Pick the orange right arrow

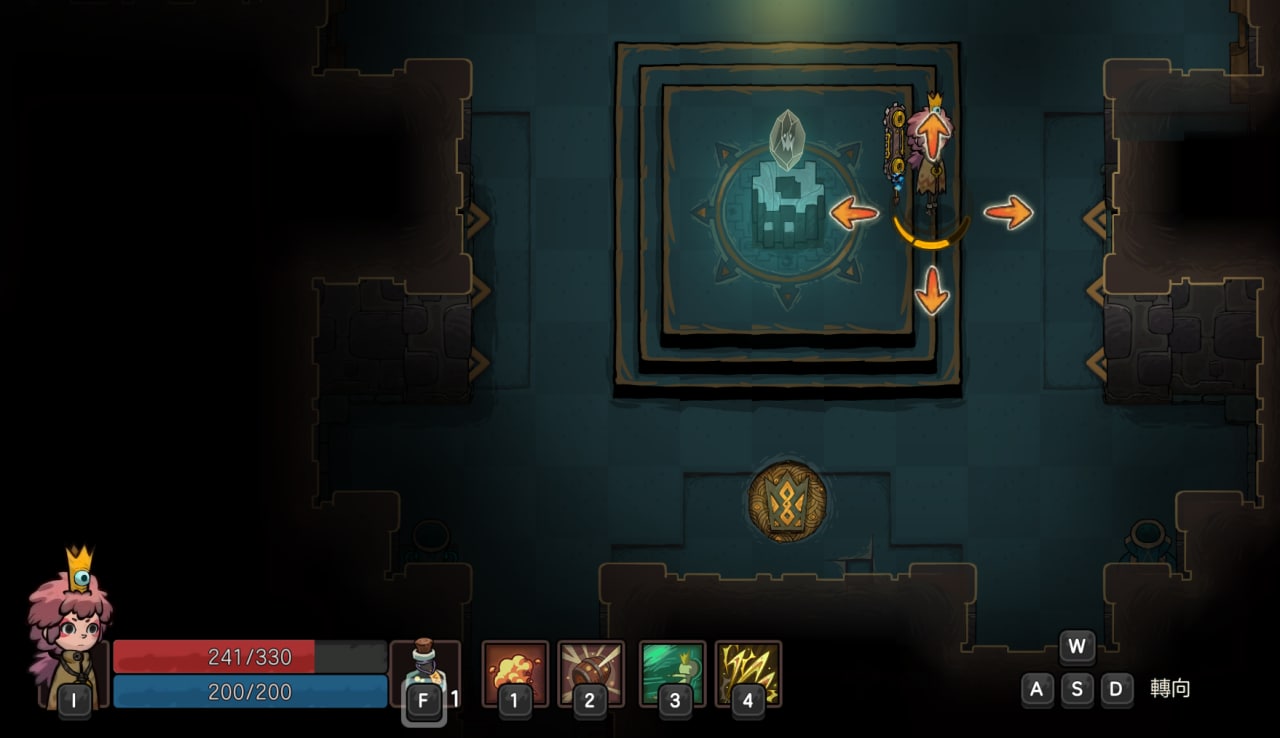click(x=1008, y=212)
